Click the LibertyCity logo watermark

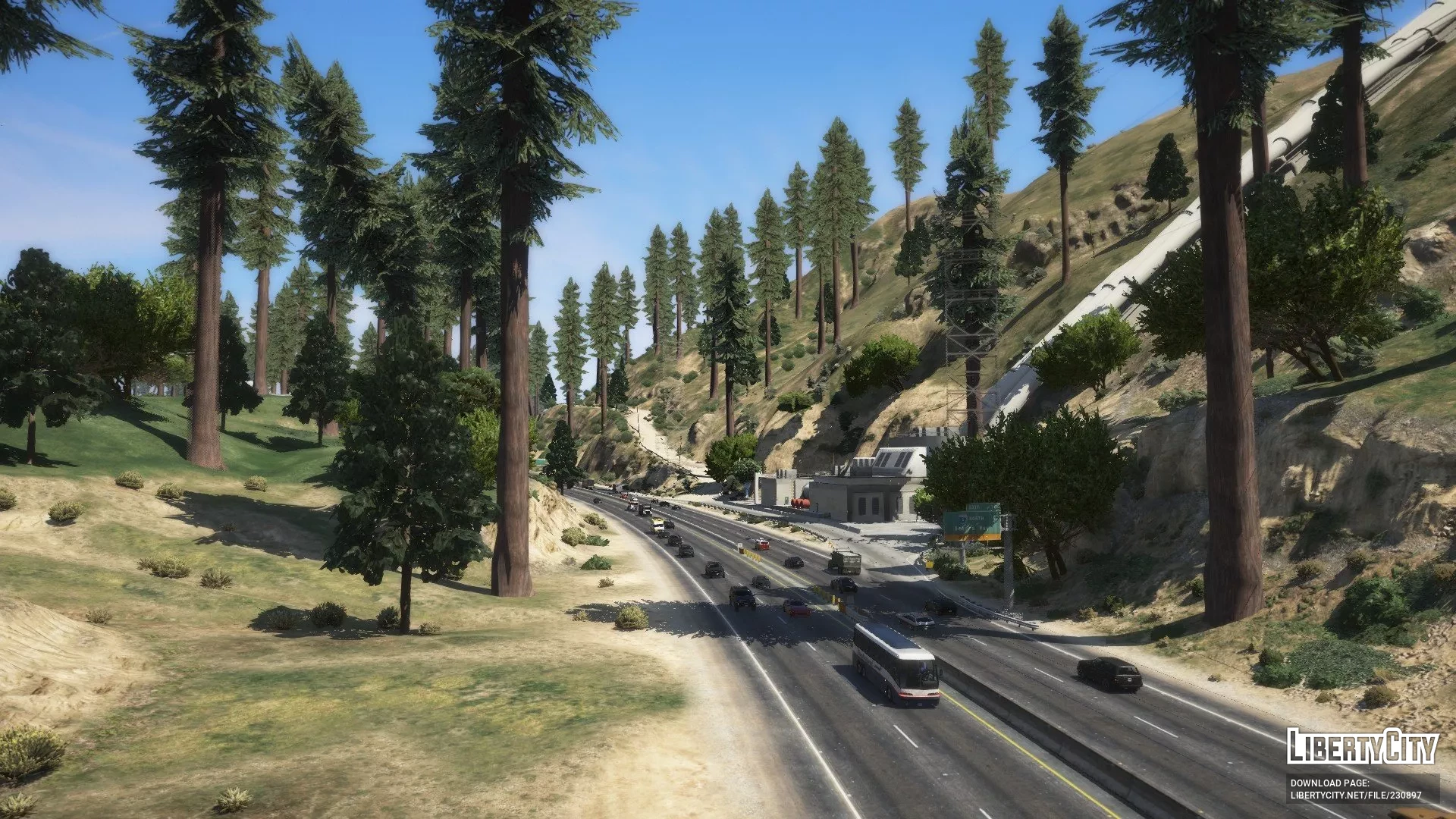pos(1362,746)
